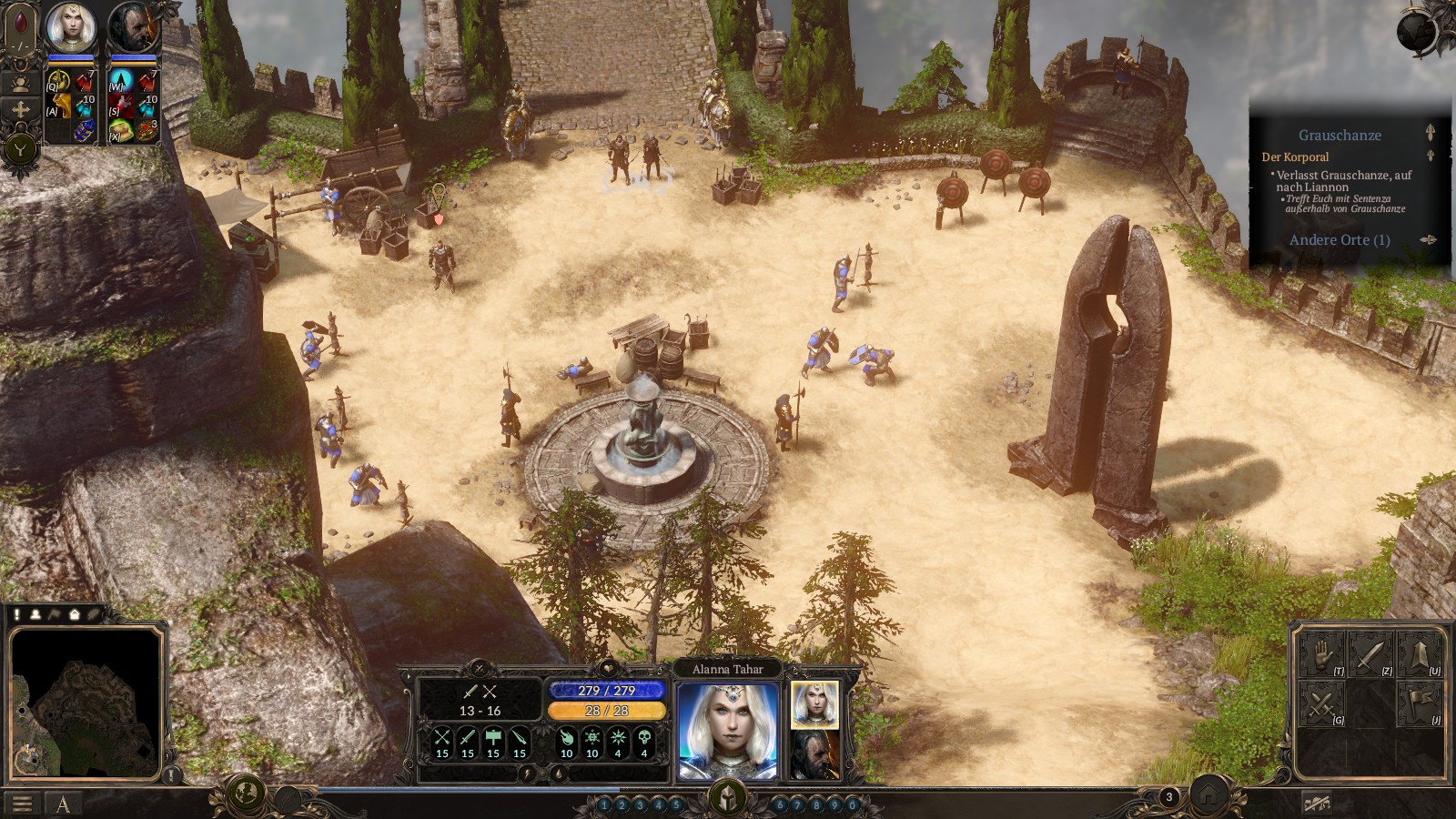Screen dimensions: 1456x819
Task: Select Alanna Tahar's portrait in the top bar
Action: point(71,27)
